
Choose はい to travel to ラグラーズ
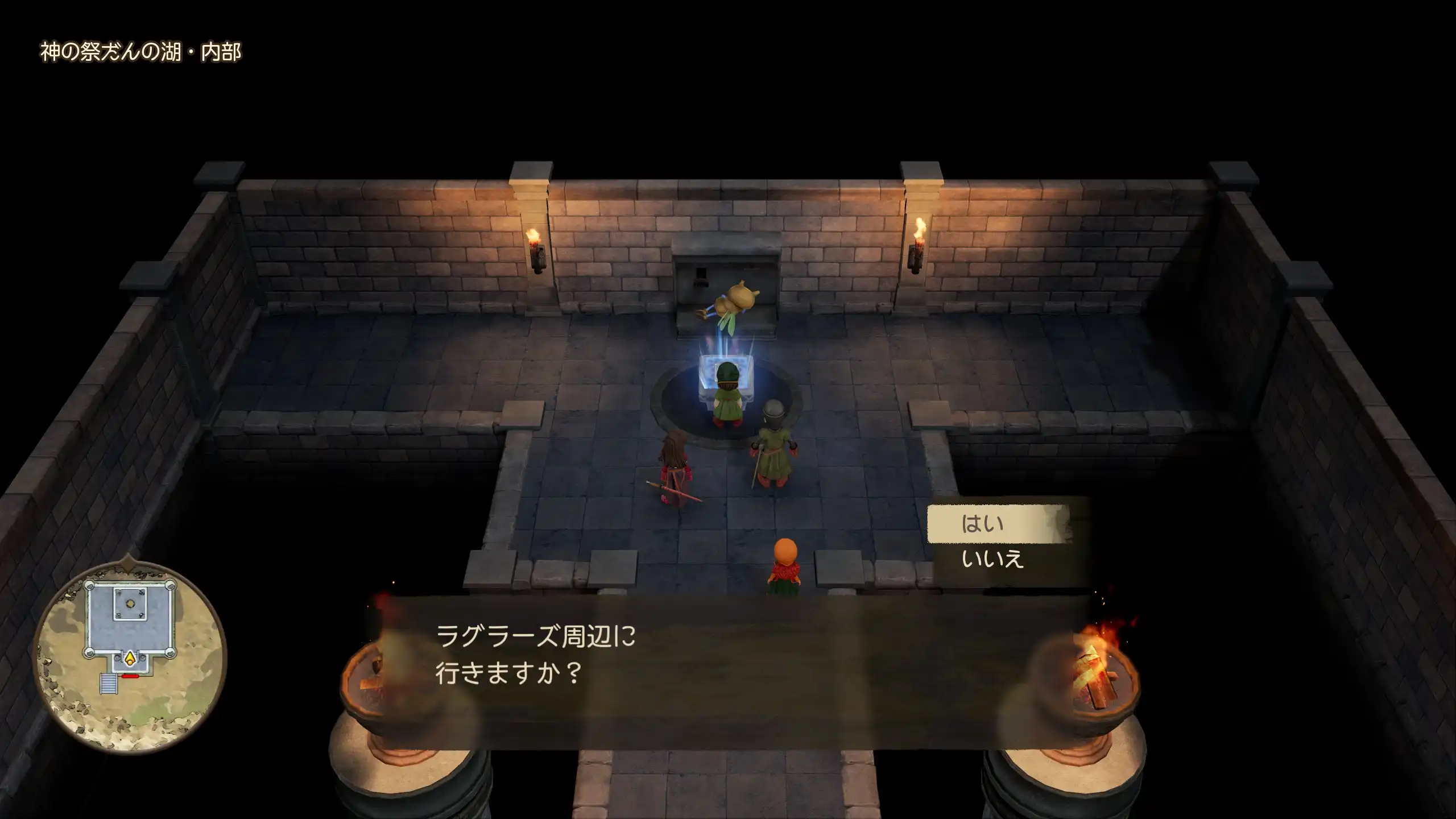(983, 524)
